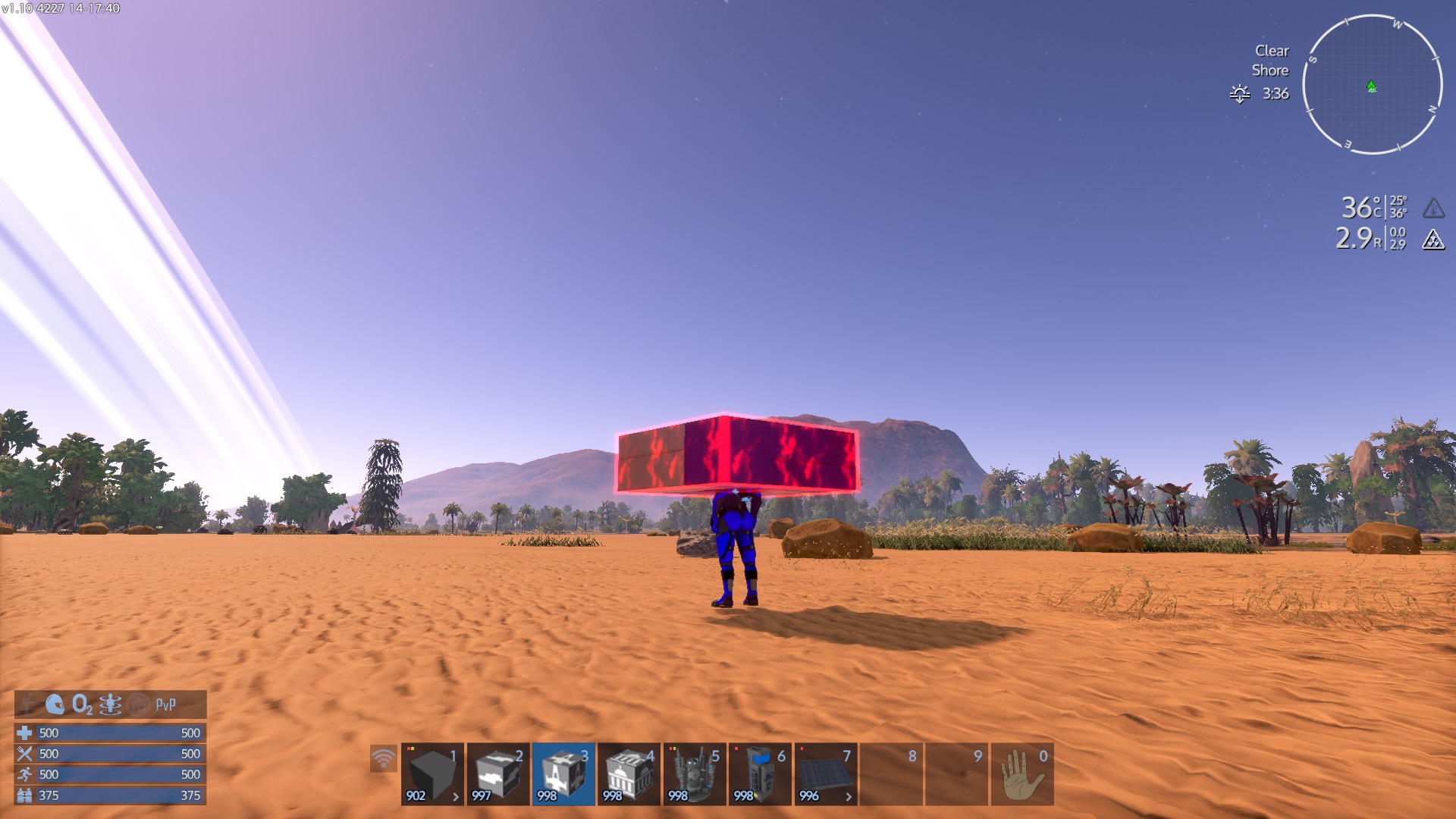Click the O2 oxygen status icon
The image size is (1456, 819).
click(x=82, y=704)
